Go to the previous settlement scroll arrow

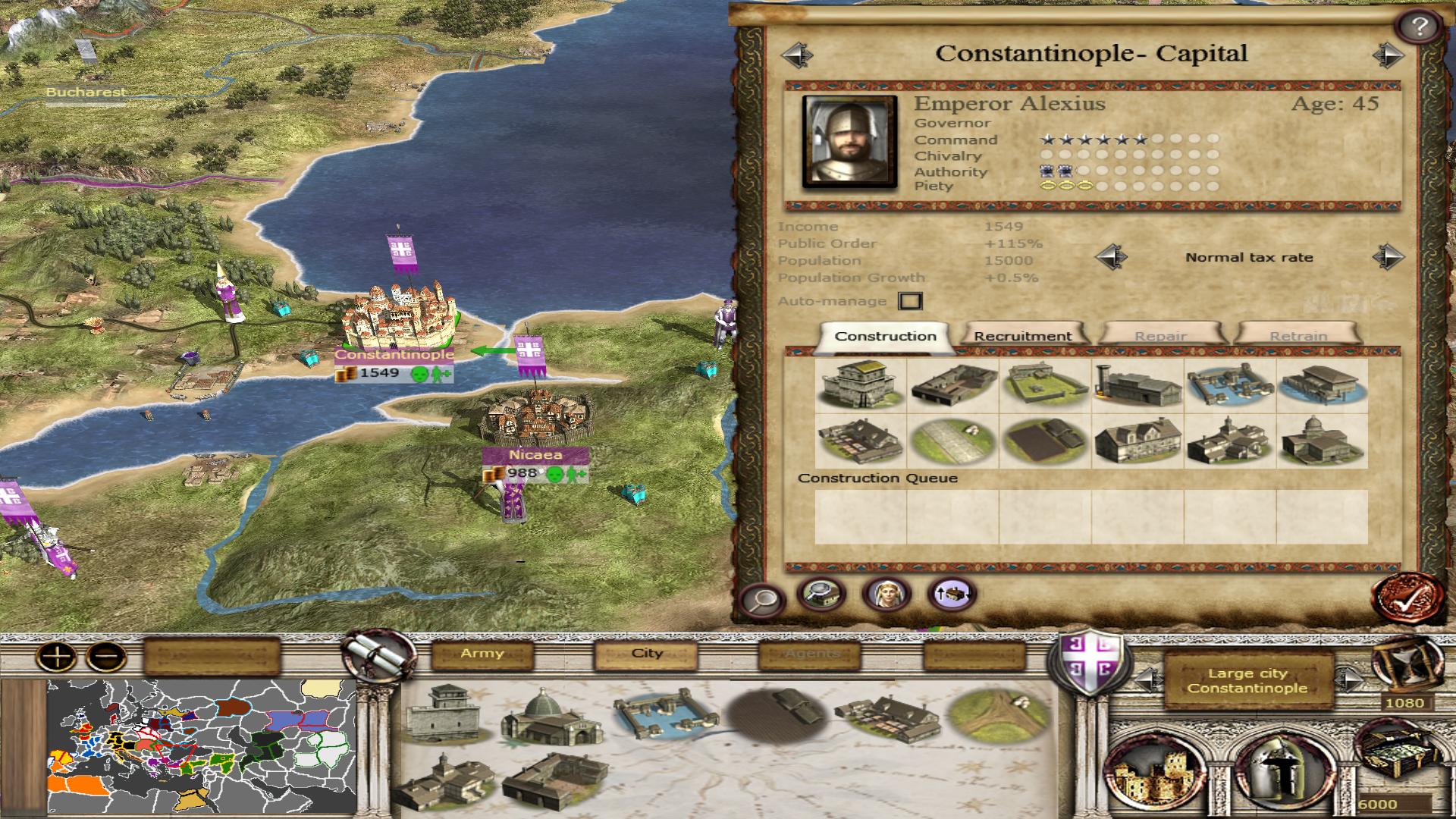click(x=796, y=55)
